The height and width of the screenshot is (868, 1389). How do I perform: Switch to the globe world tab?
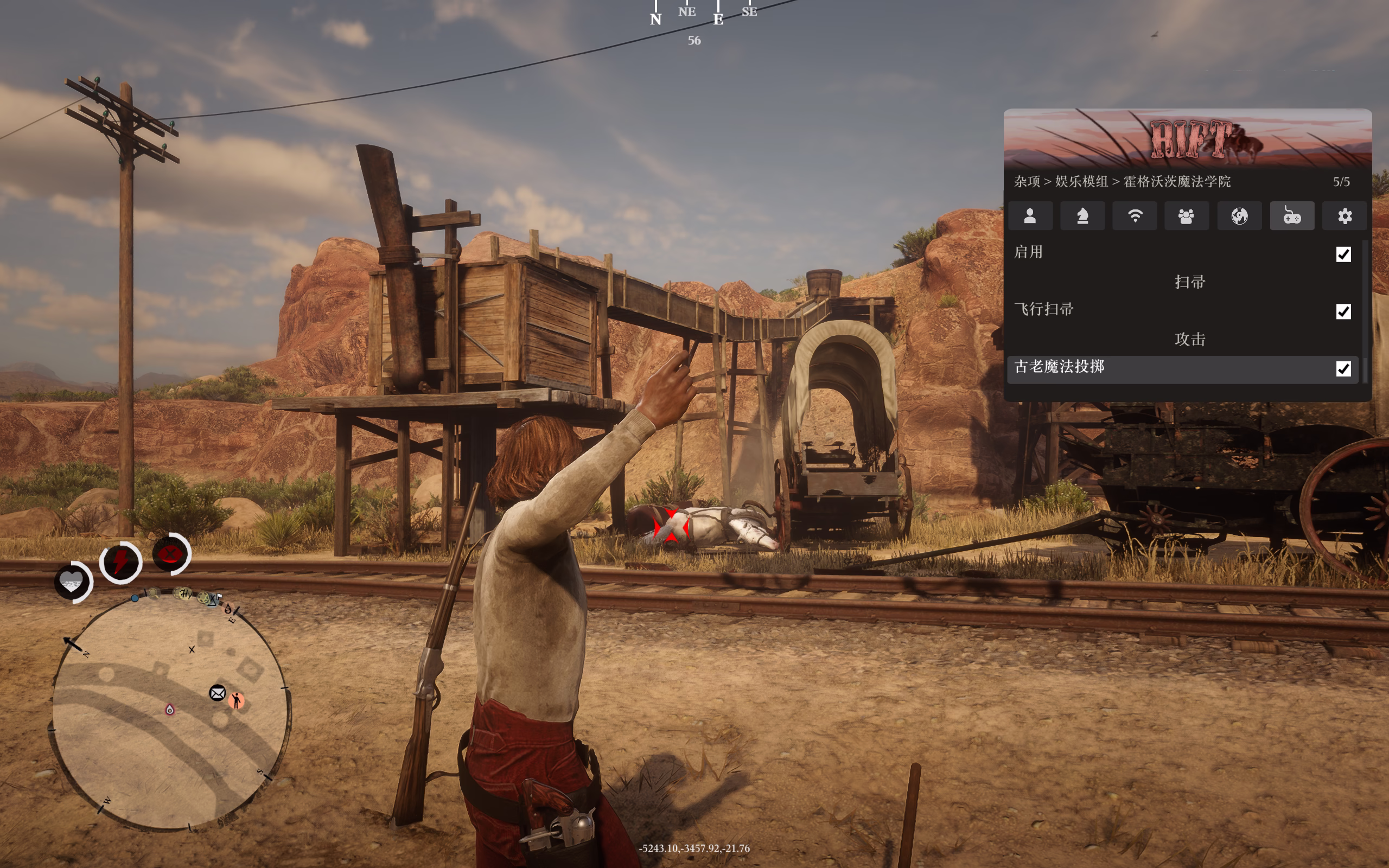click(x=1239, y=216)
